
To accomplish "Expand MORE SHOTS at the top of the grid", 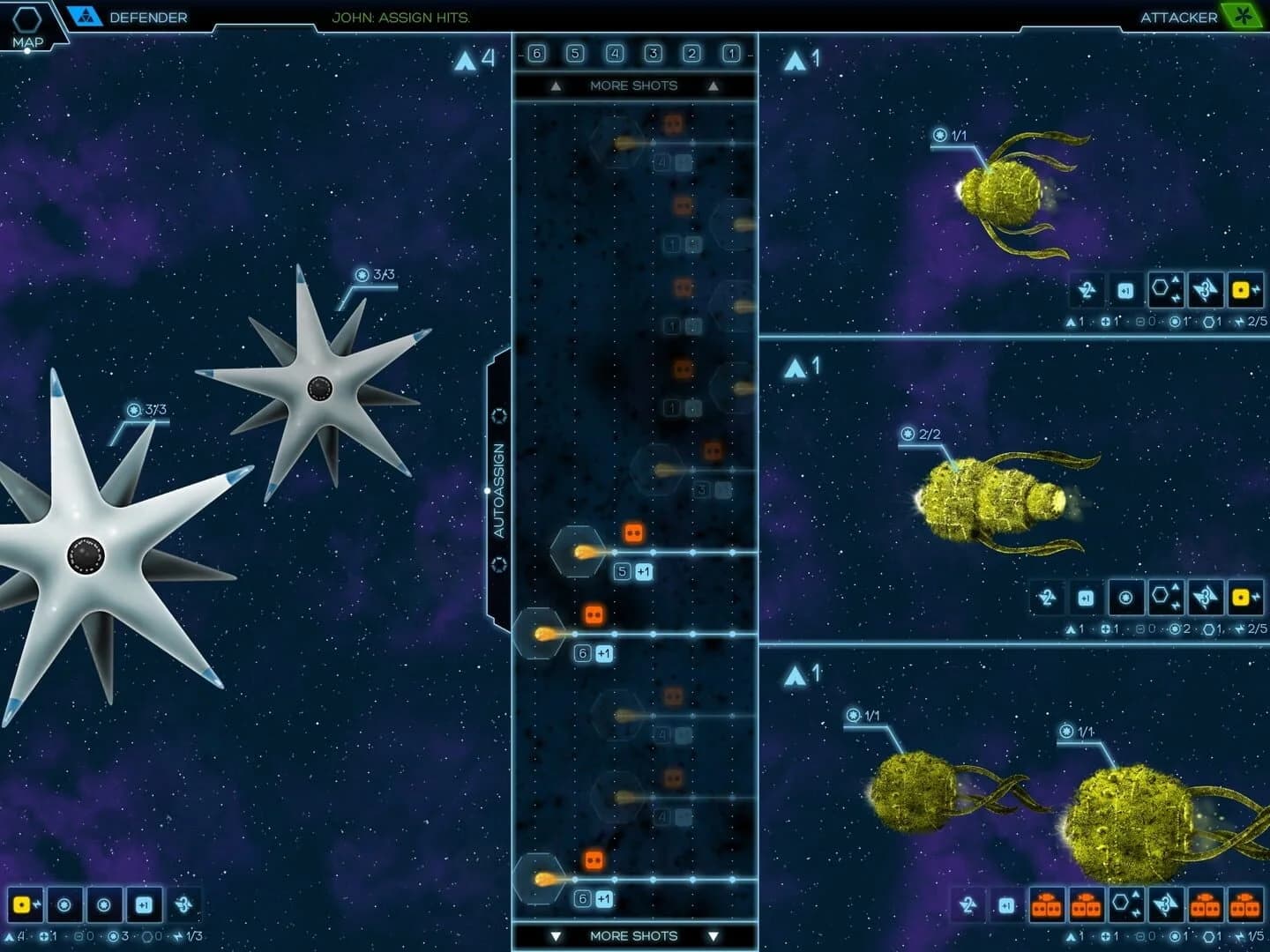I will click(x=632, y=86).
